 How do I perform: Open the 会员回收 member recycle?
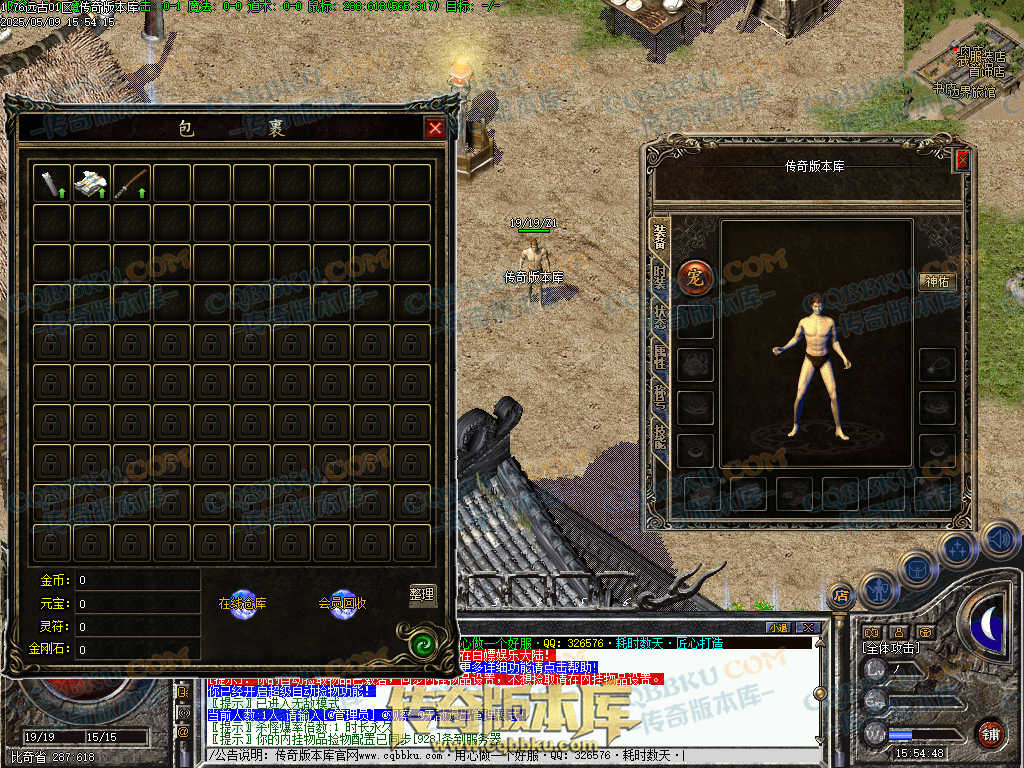tap(343, 602)
